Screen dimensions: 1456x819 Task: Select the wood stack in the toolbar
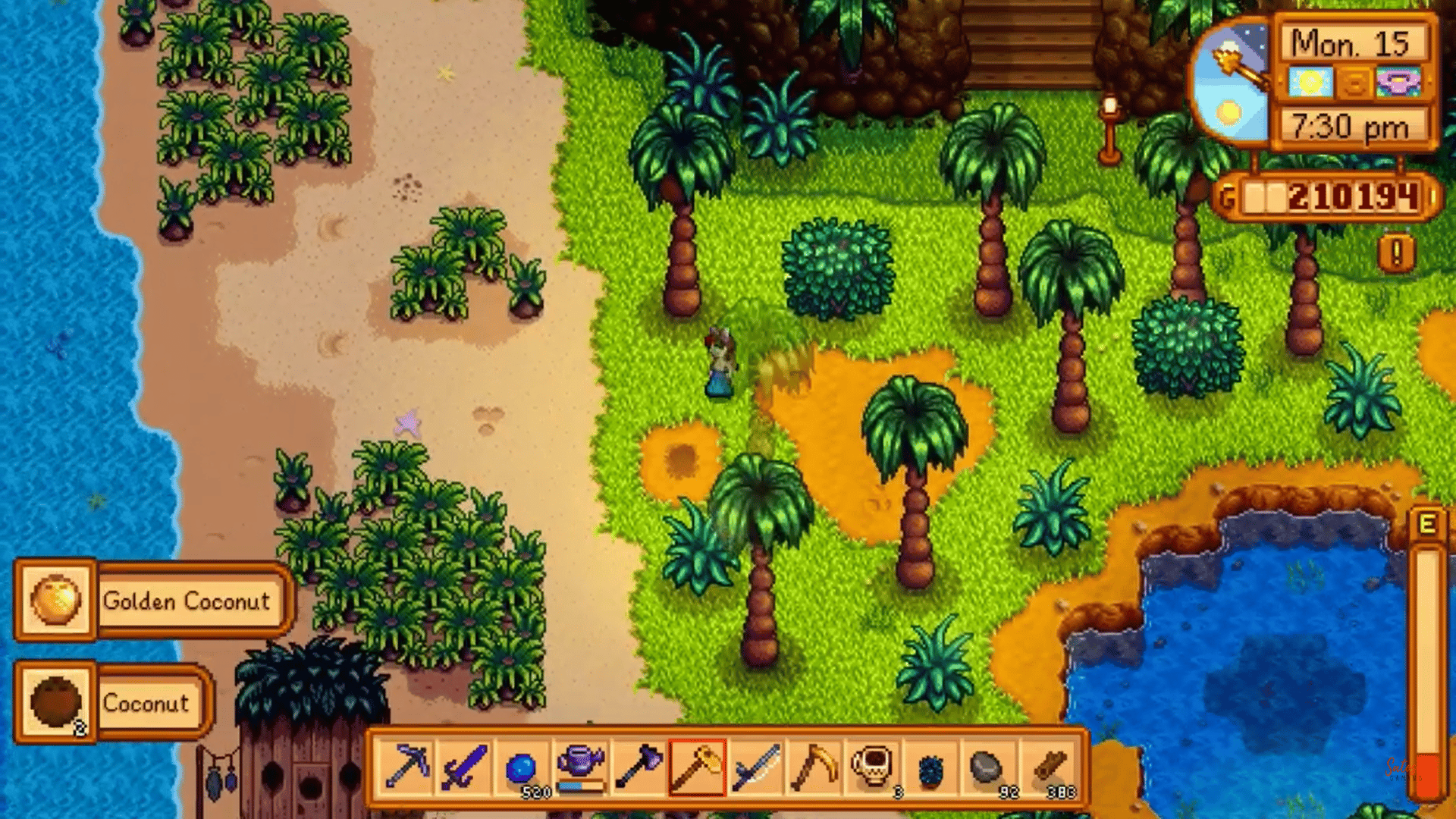click(1050, 767)
